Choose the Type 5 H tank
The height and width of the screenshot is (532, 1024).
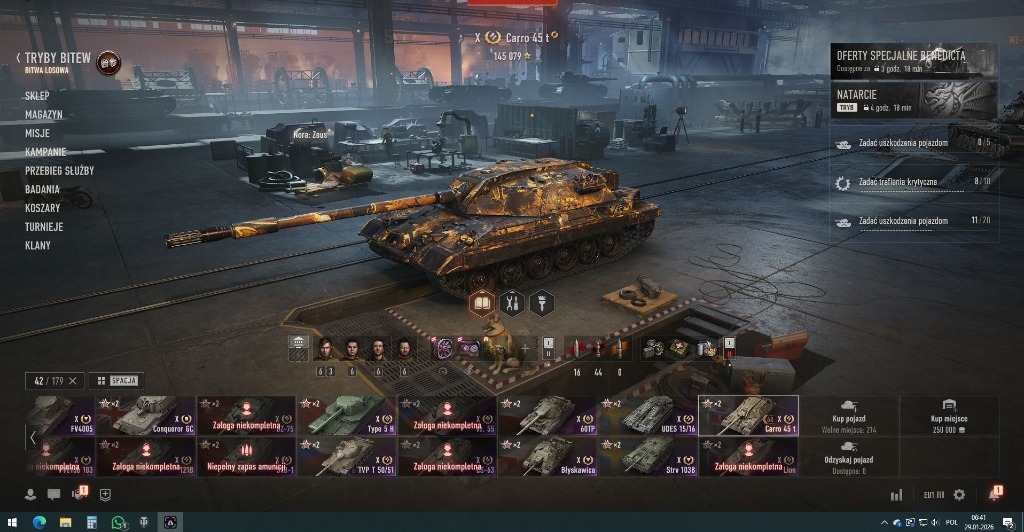pos(346,416)
